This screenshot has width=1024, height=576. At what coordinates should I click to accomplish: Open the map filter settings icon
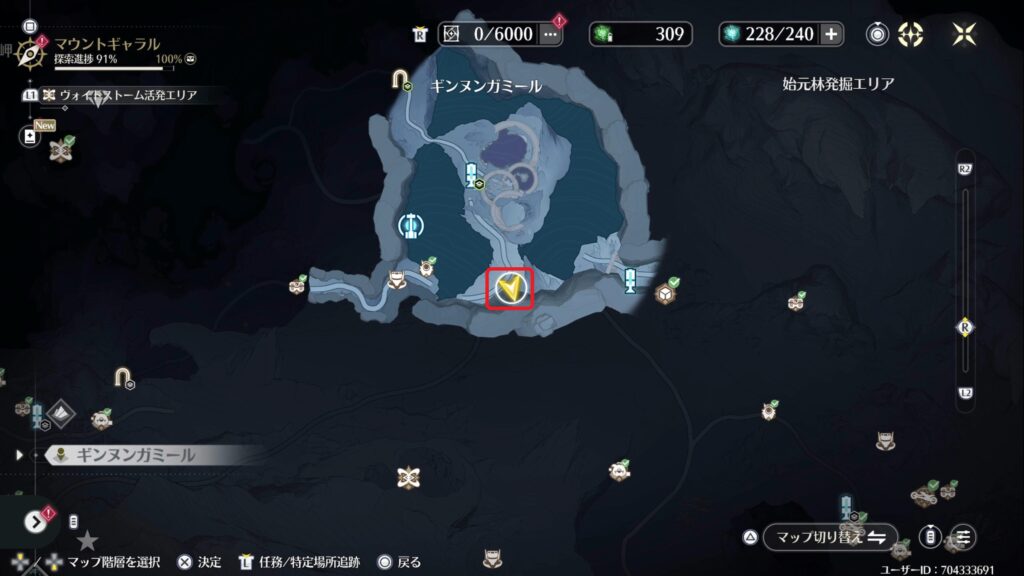click(x=964, y=537)
